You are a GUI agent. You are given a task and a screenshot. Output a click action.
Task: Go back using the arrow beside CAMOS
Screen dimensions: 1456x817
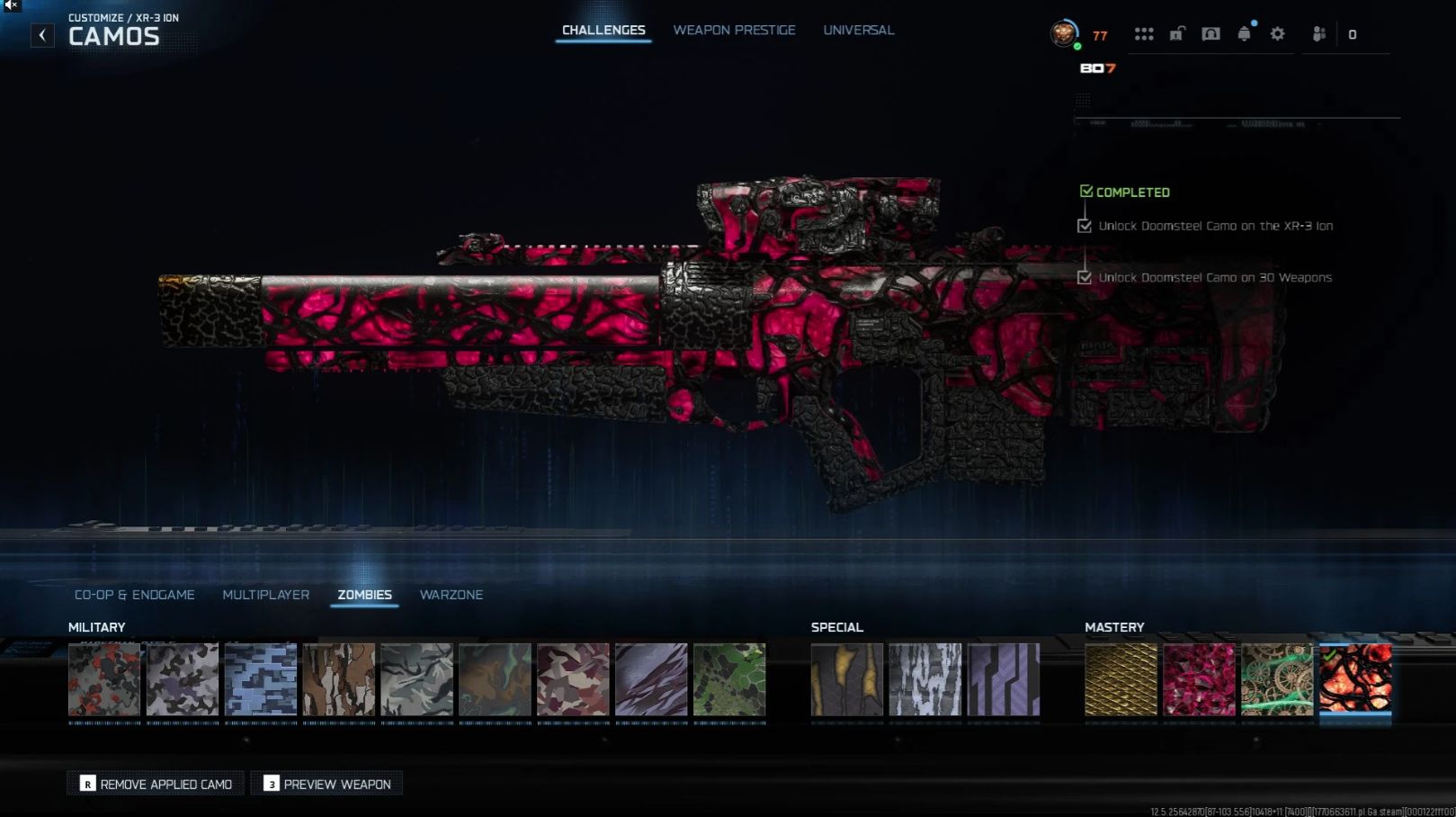pos(42,35)
